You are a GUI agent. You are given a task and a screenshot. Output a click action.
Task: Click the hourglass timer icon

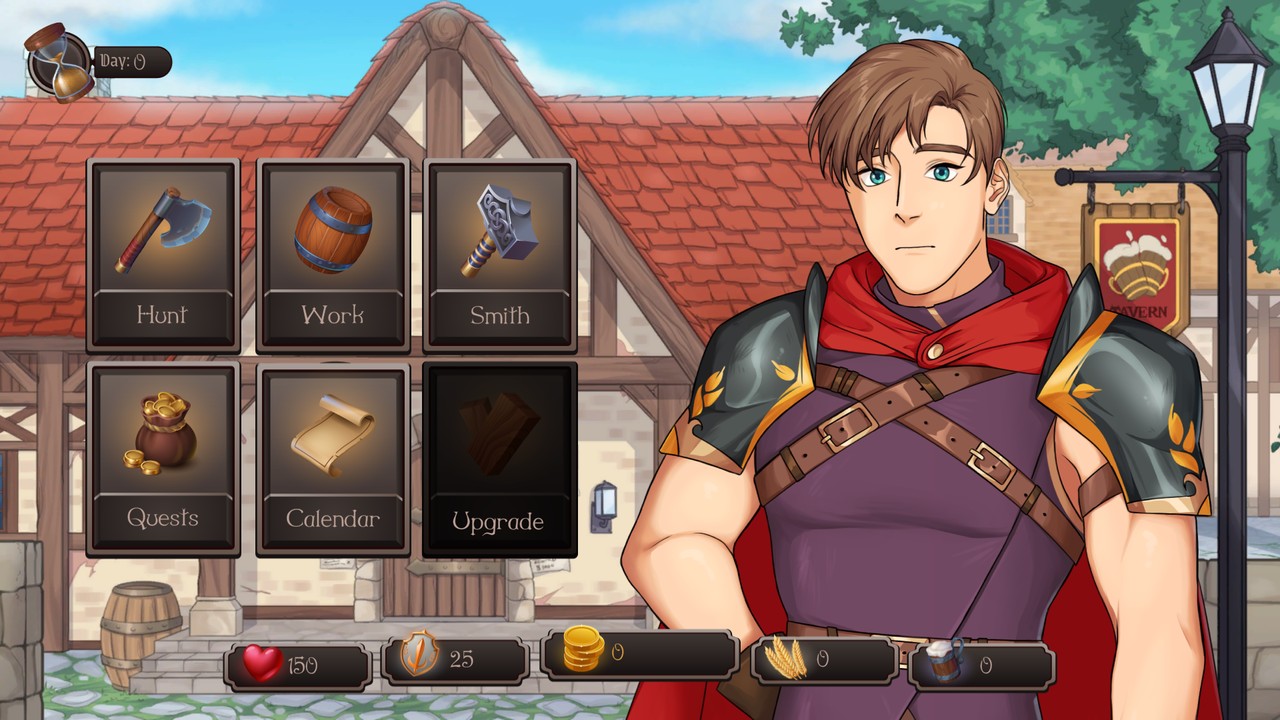(x=55, y=55)
